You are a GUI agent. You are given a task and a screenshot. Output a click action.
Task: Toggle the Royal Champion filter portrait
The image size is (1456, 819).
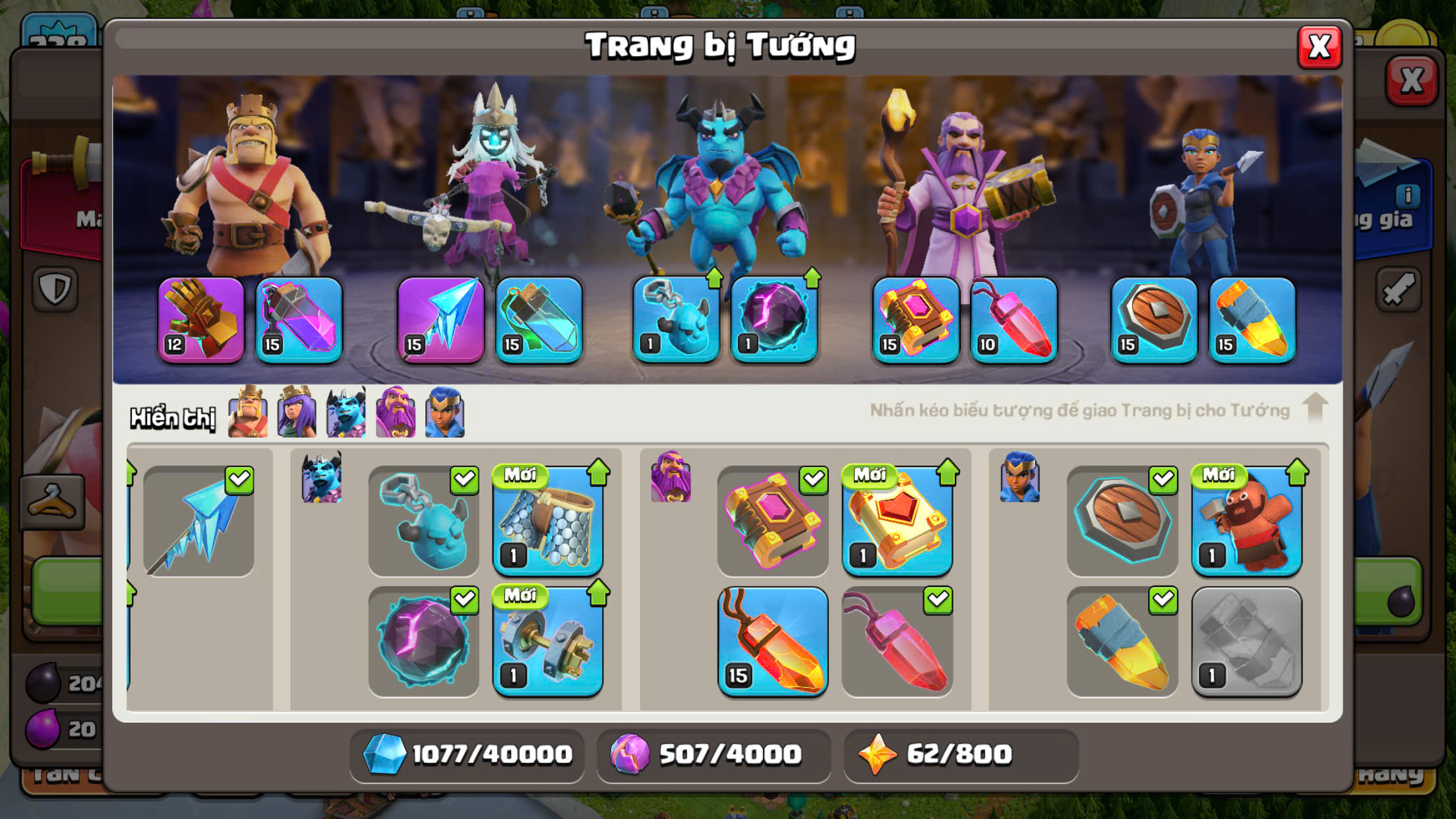tap(445, 413)
